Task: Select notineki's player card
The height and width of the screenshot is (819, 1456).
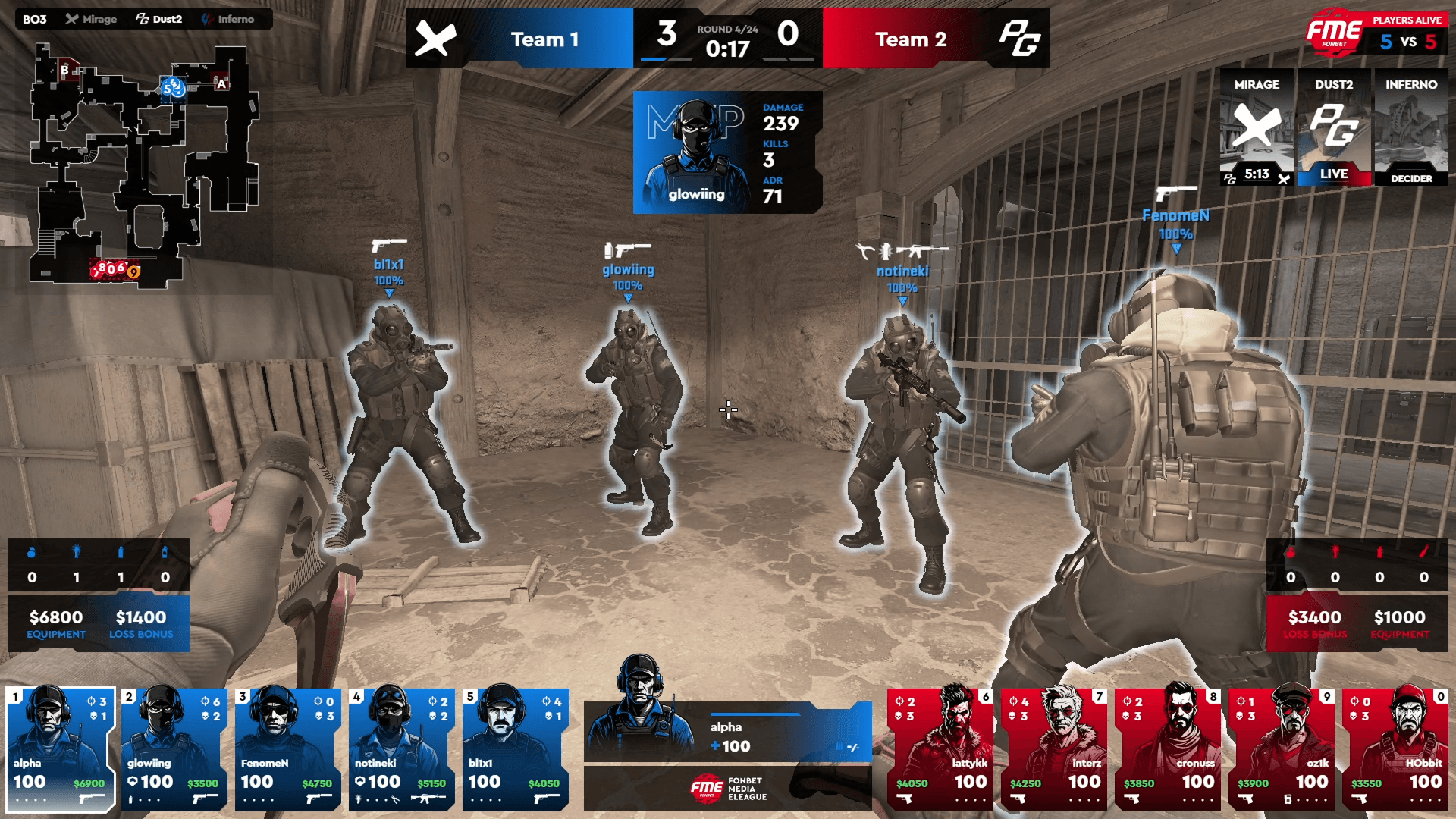Action: pyautogui.click(x=401, y=748)
